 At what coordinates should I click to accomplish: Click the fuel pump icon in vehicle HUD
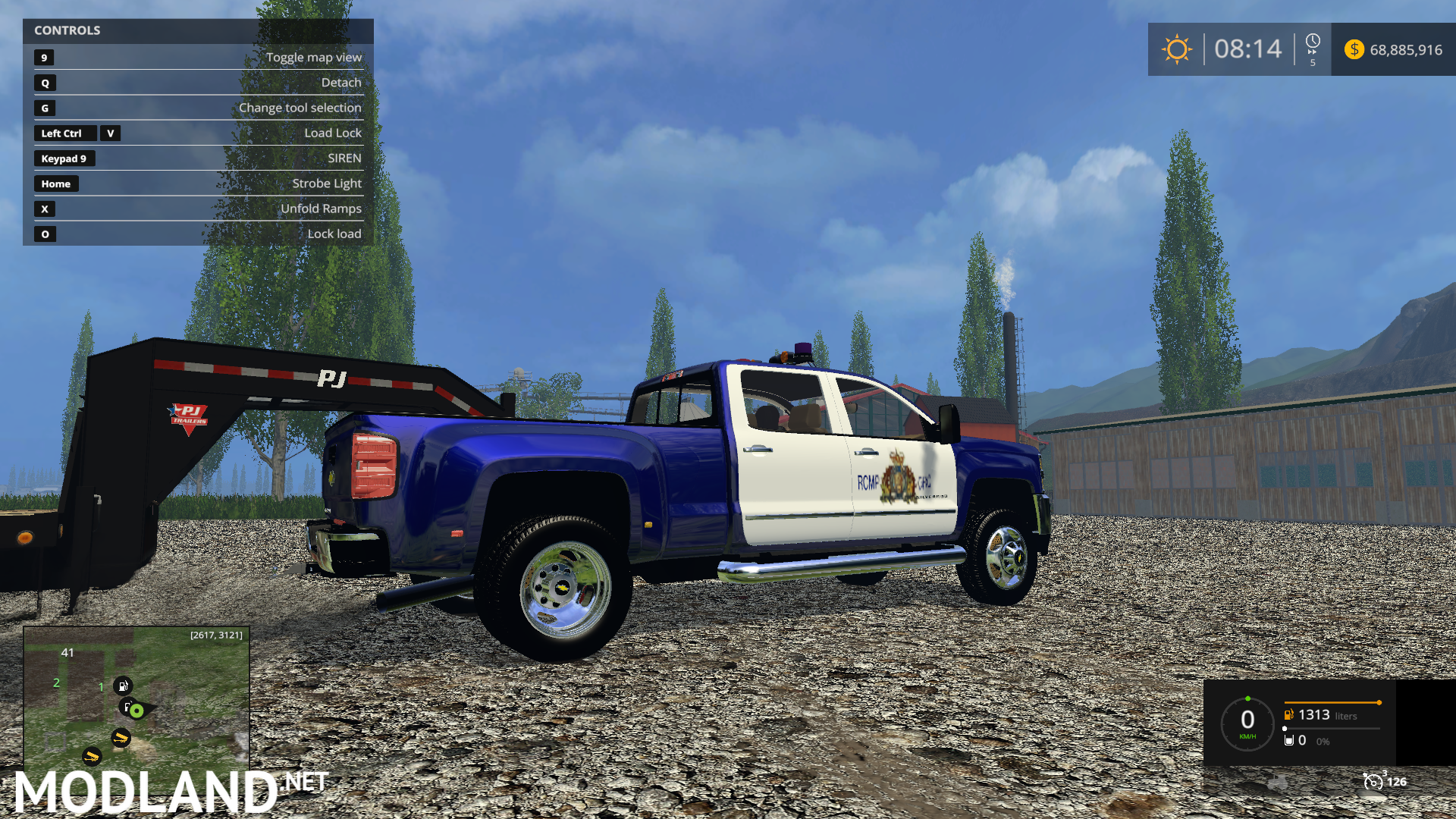point(1288,714)
